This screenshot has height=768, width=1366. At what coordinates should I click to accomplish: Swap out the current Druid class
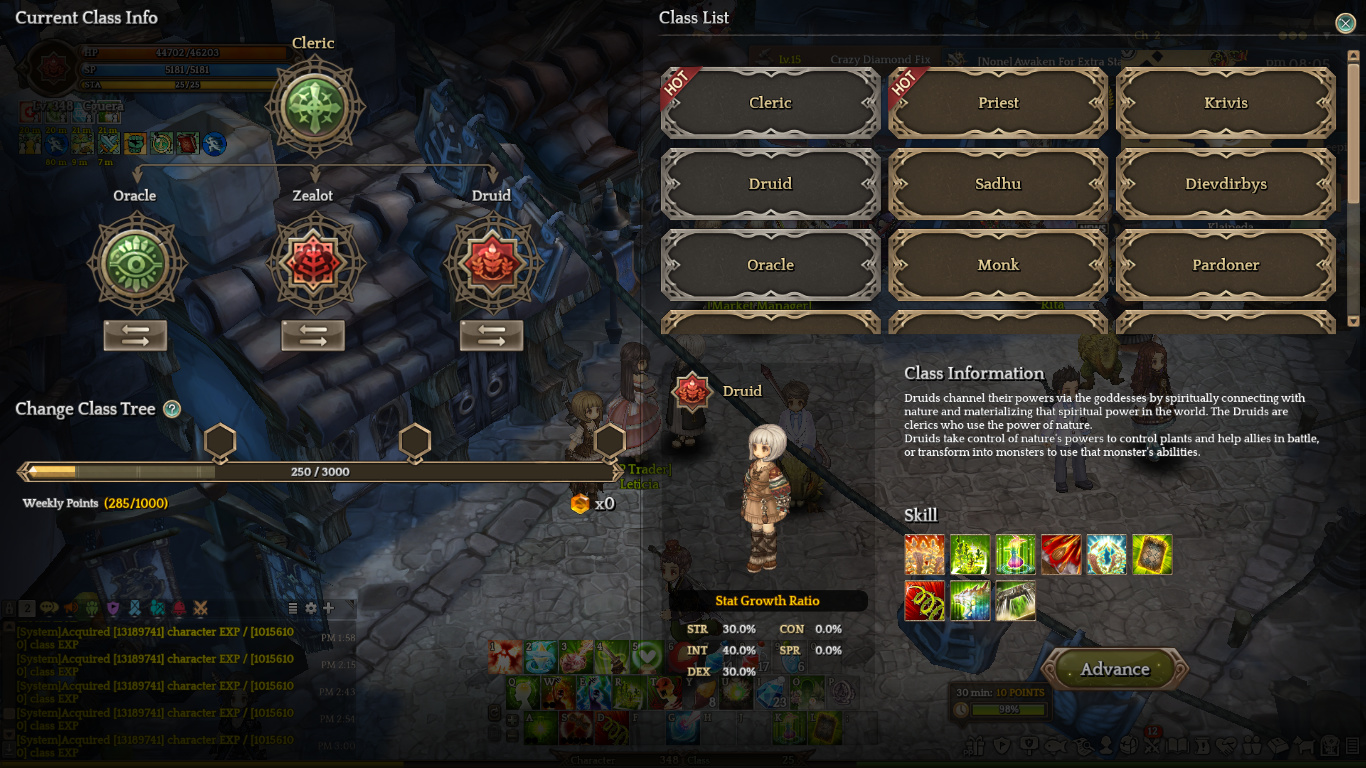pos(491,336)
